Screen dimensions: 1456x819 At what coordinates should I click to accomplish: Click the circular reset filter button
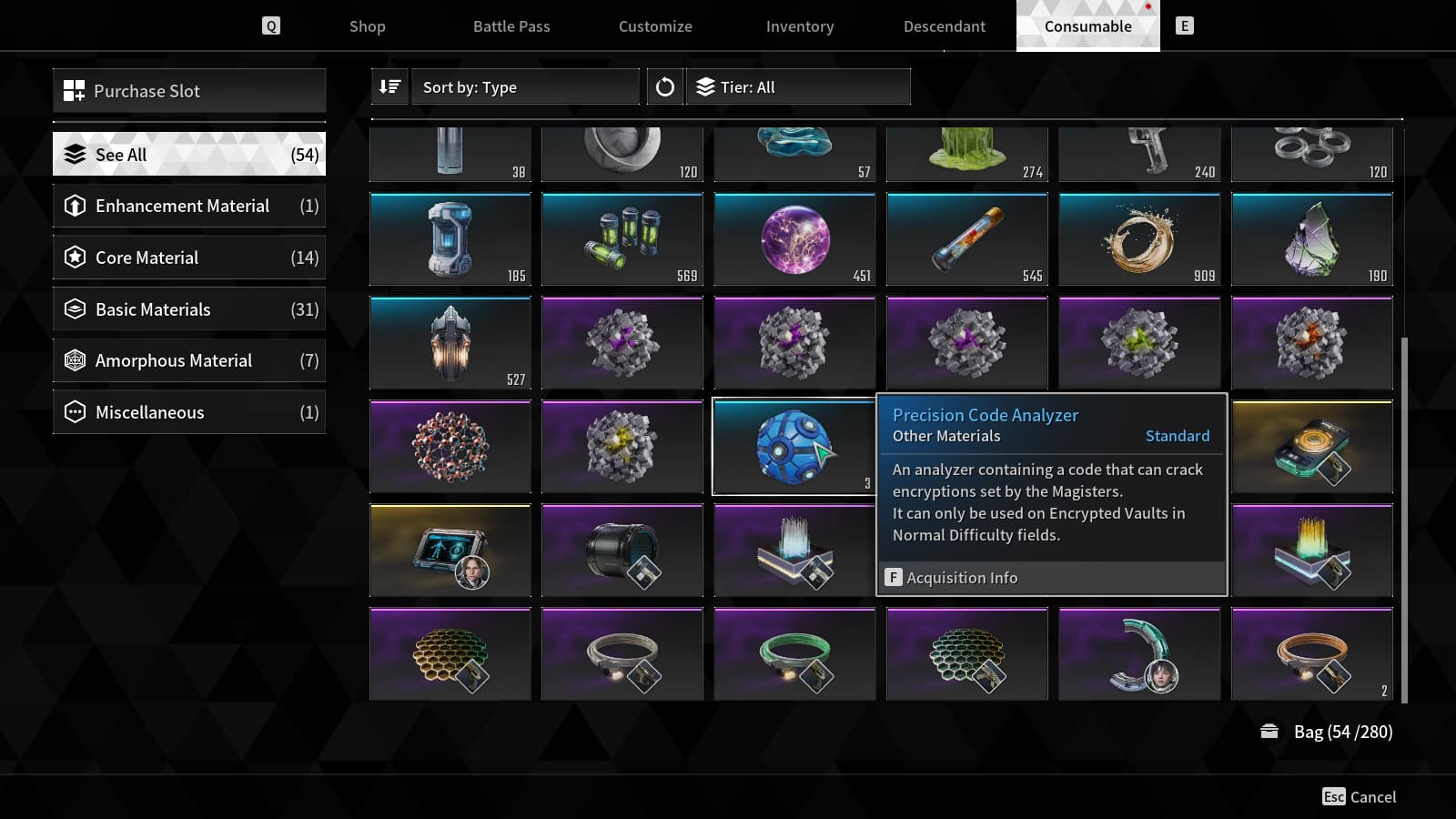[x=665, y=87]
